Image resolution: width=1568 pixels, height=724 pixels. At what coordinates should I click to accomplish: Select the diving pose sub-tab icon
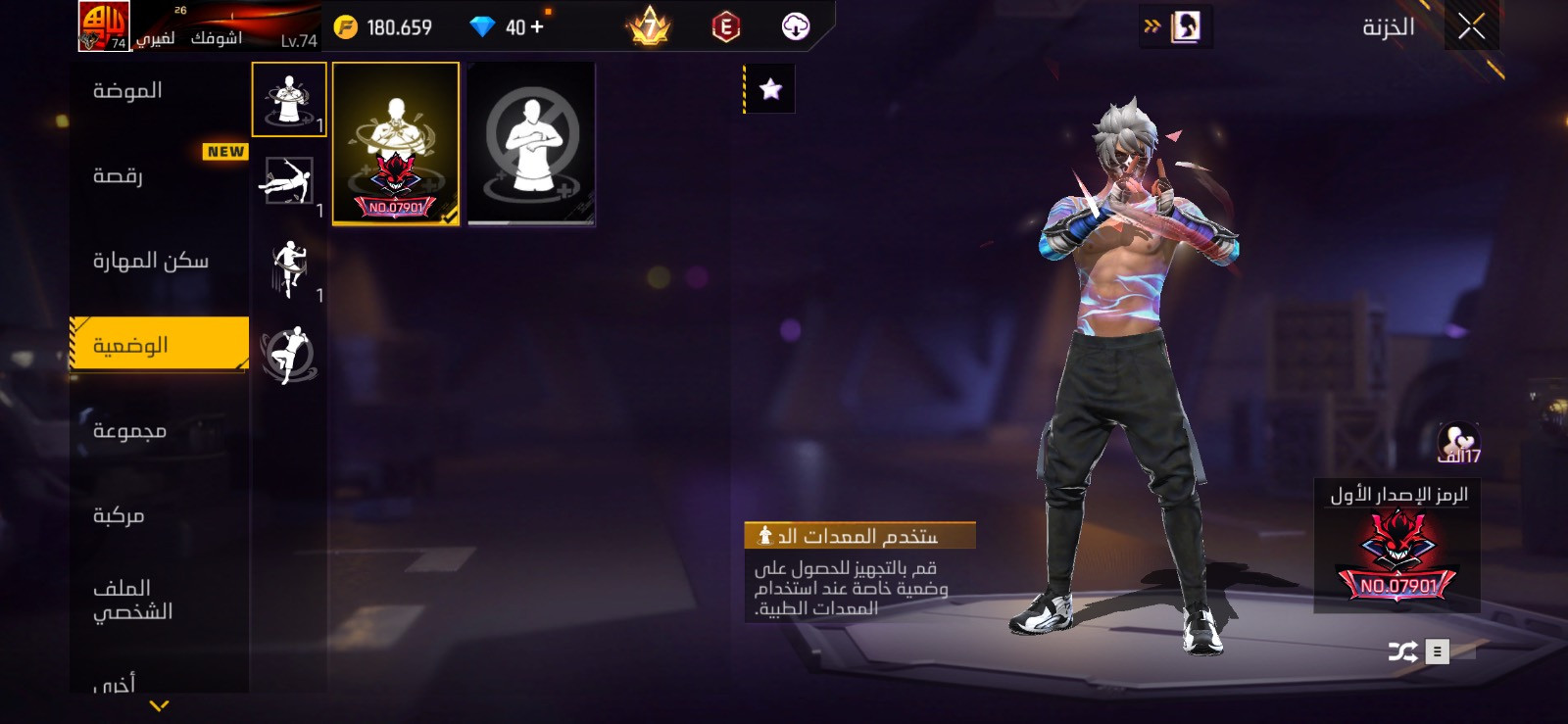click(x=286, y=182)
